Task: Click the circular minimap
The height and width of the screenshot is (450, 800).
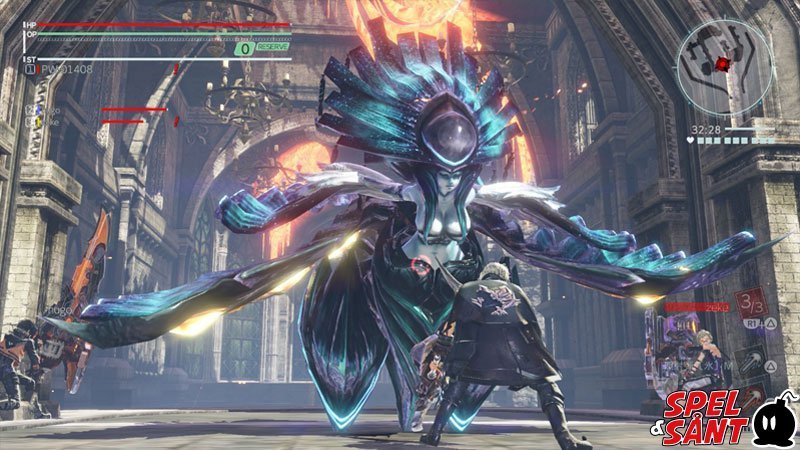Action: tap(724, 67)
